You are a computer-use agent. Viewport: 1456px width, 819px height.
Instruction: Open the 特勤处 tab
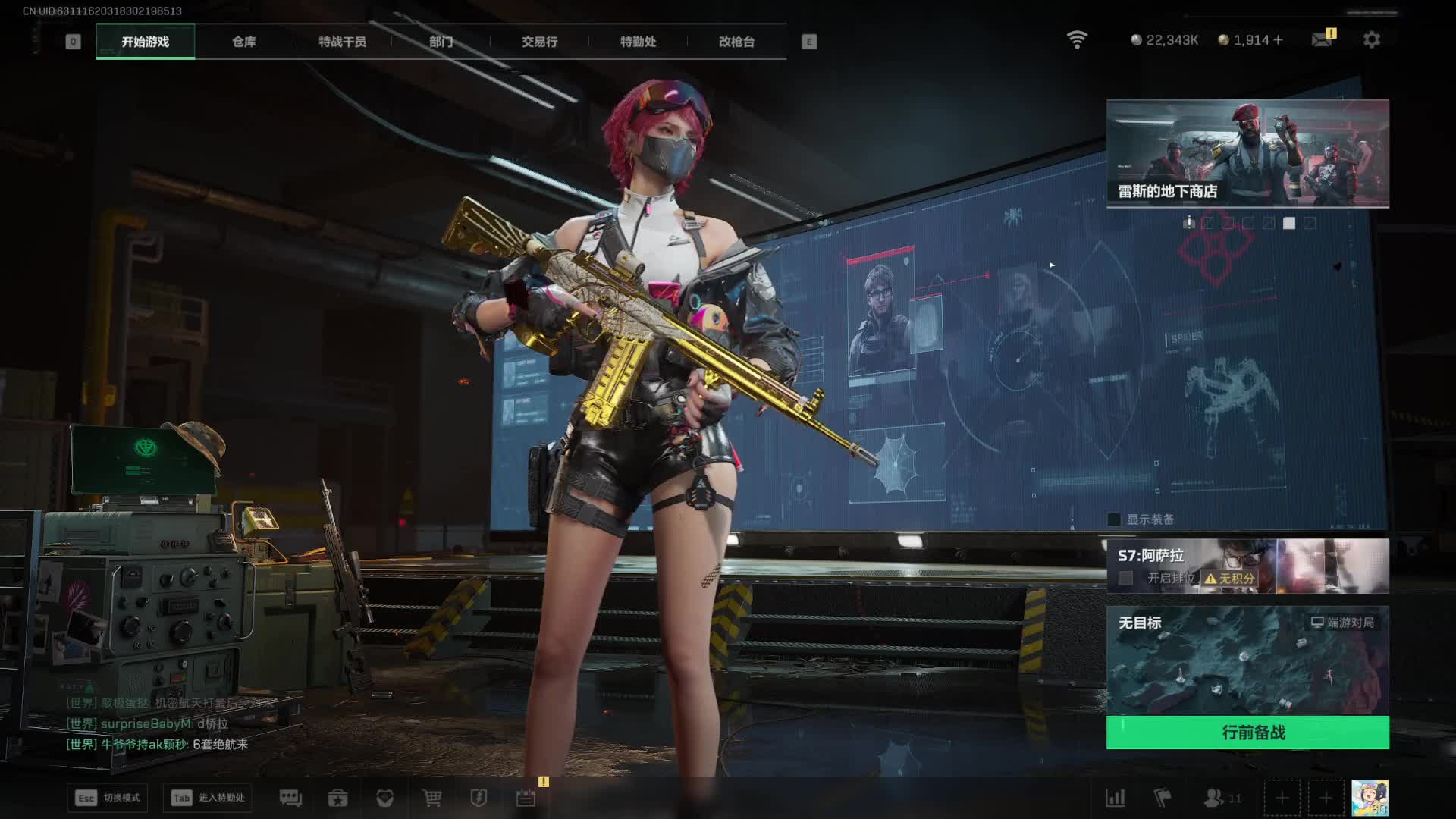(638, 42)
